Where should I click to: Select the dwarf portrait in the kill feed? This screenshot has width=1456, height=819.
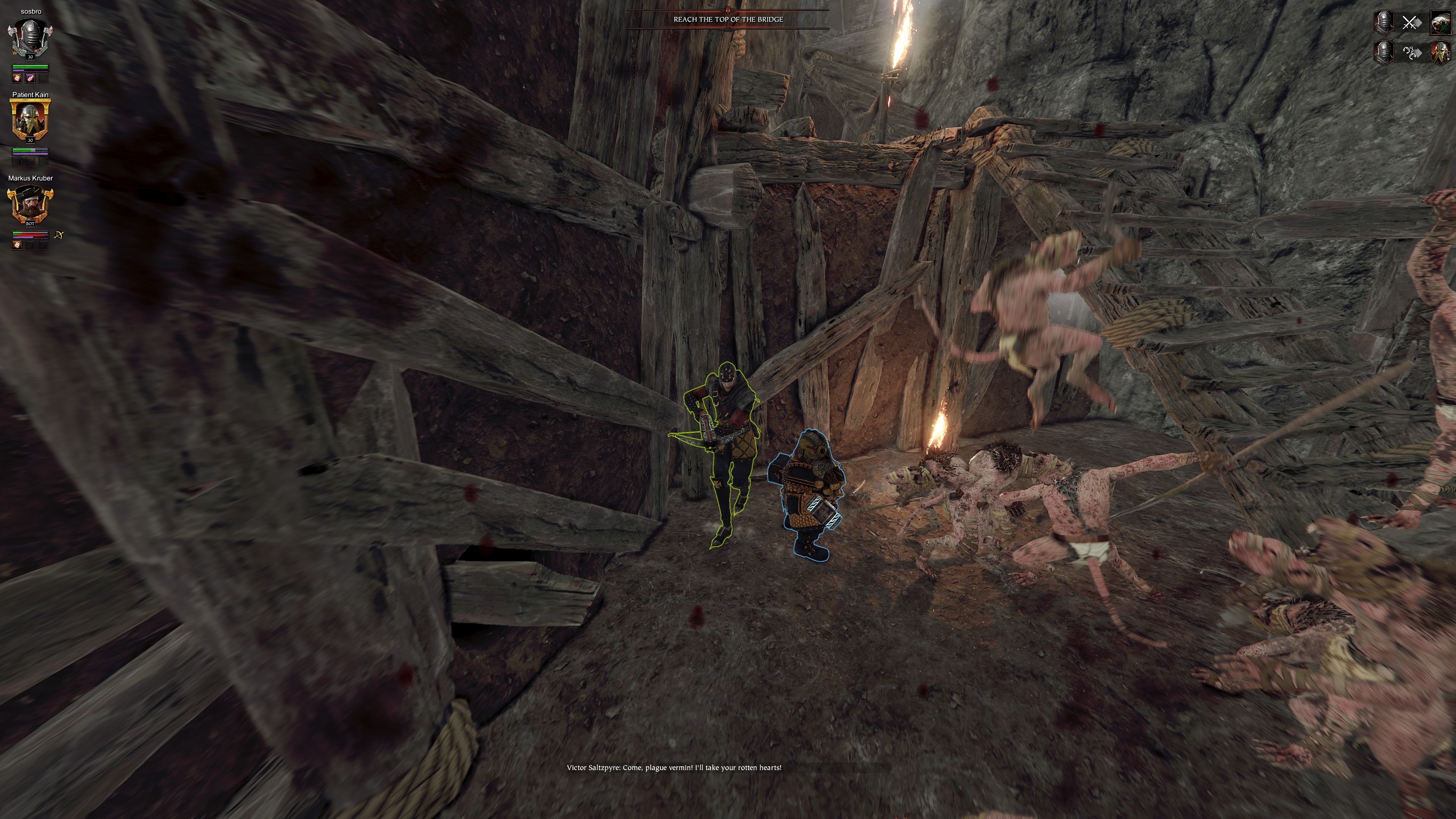(1440, 53)
